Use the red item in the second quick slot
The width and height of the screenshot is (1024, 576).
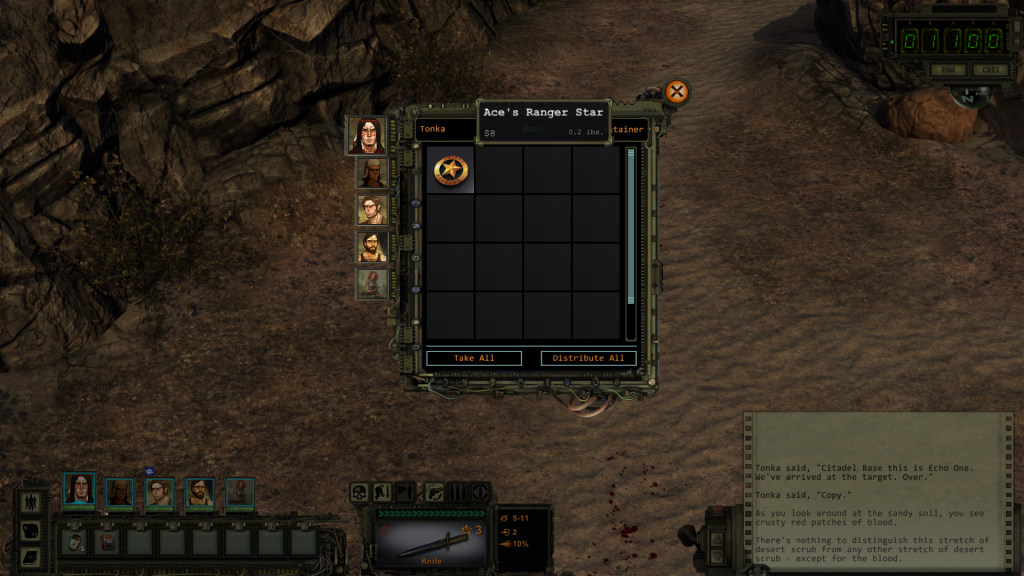(x=108, y=541)
